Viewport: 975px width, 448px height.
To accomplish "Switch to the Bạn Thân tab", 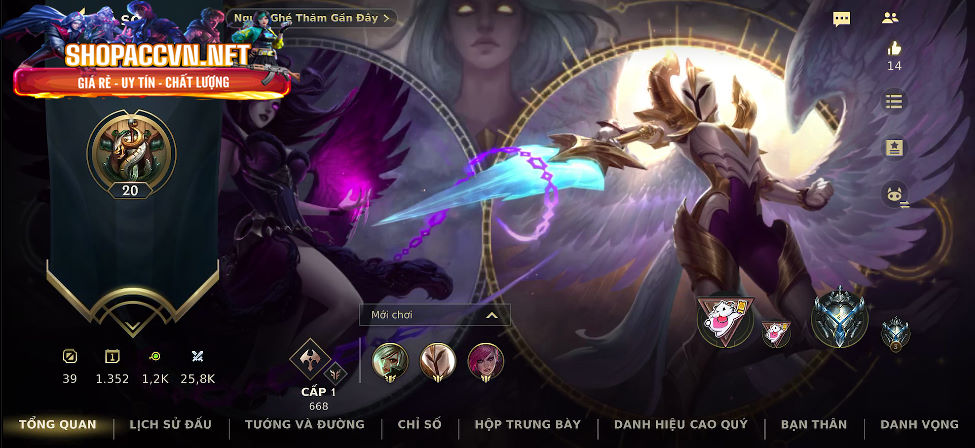I will (814, 425).
